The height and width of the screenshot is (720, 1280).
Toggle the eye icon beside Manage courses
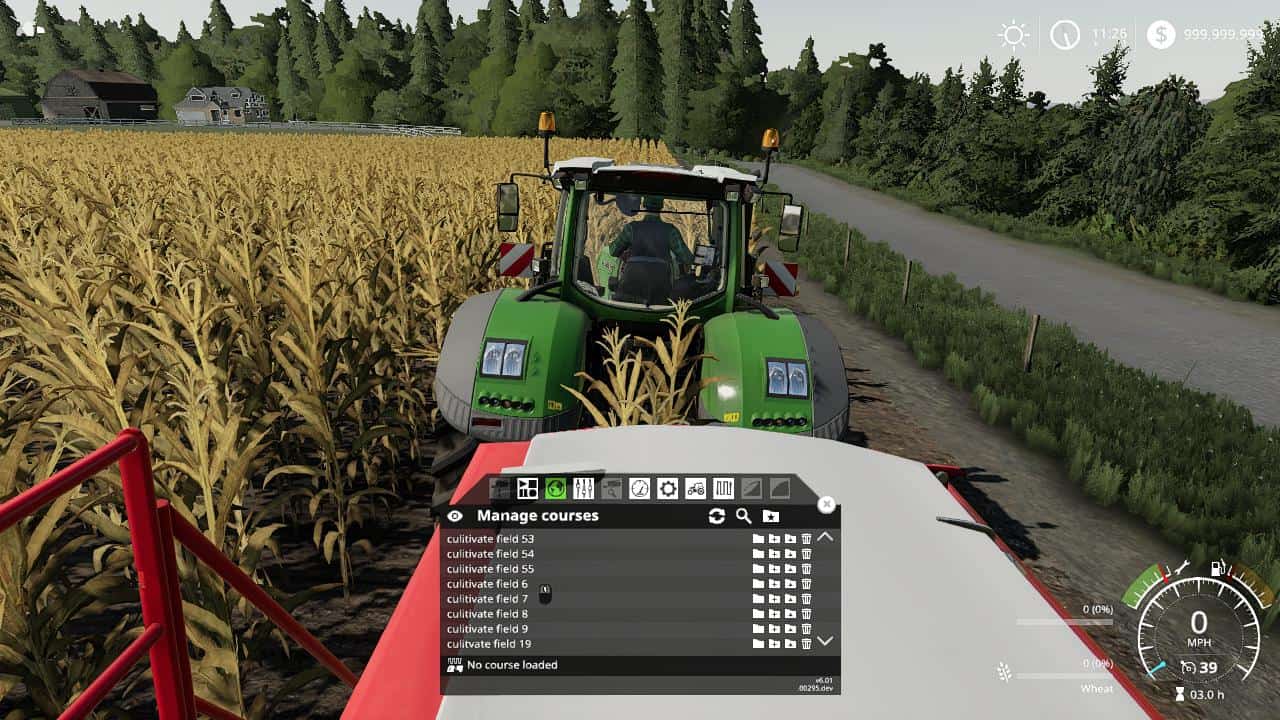click(455, 516)
